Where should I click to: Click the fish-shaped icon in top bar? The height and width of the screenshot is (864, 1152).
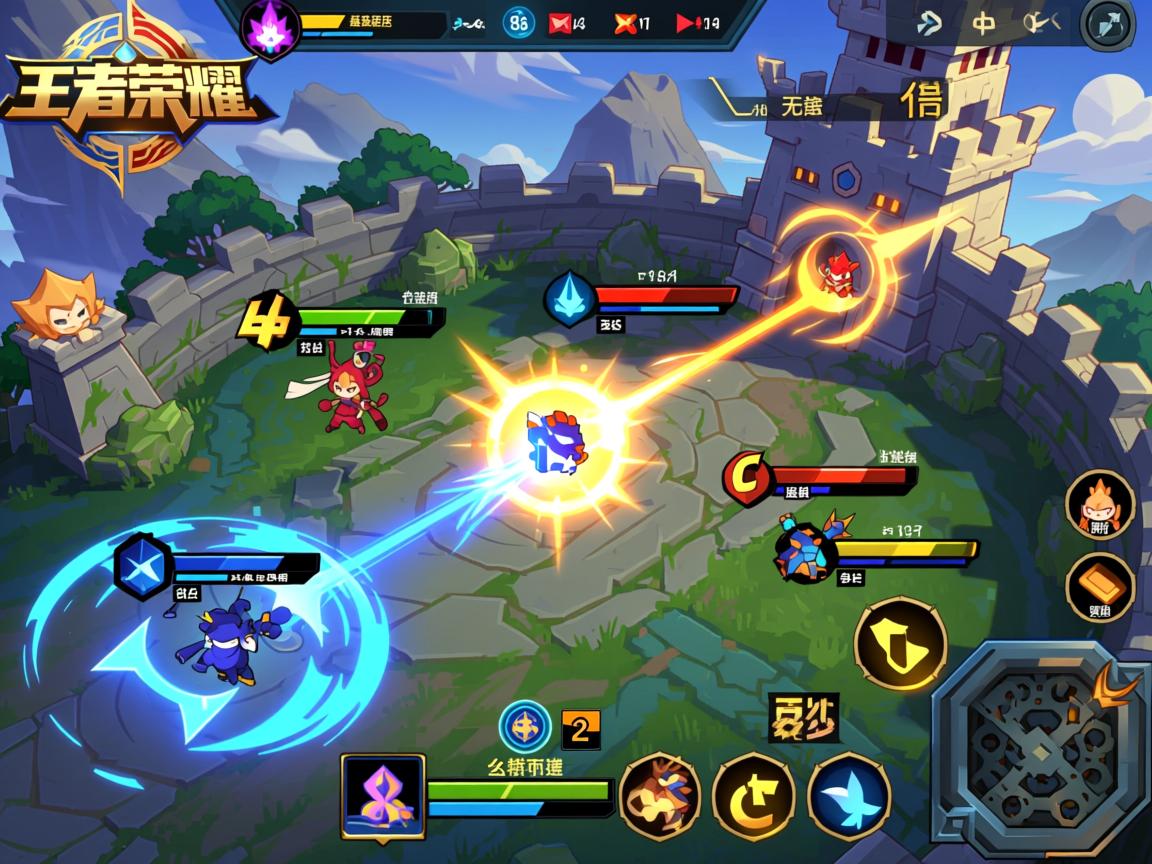1040,23
